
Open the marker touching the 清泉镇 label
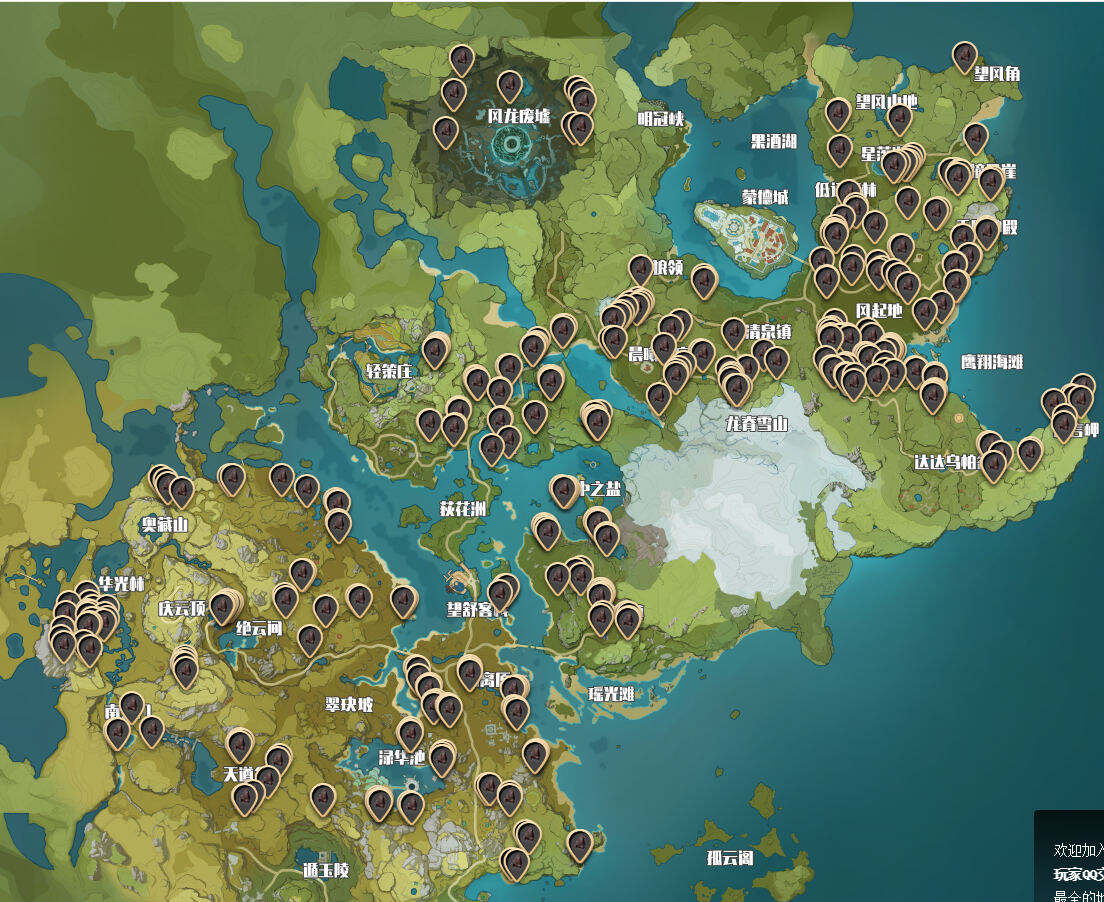click(733, 333)
